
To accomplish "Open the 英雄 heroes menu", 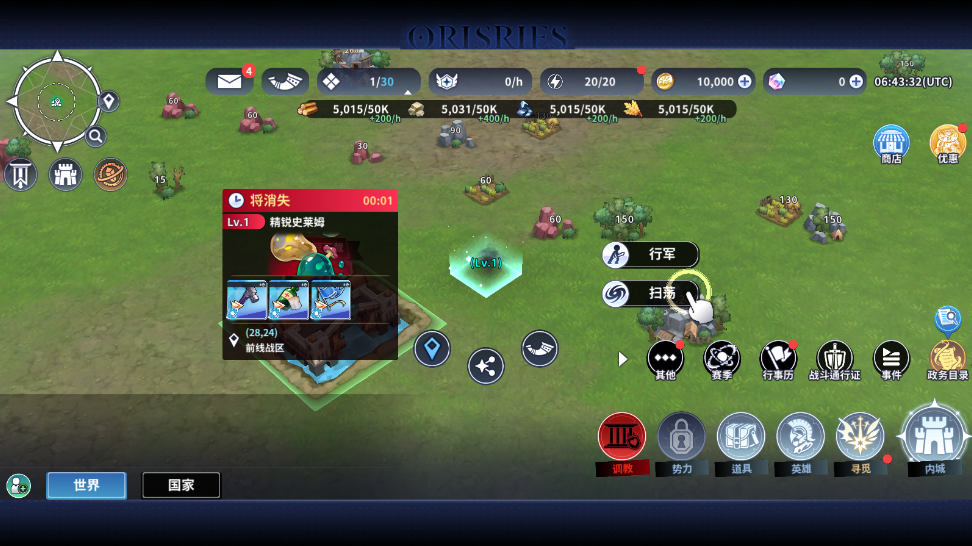I will click(800, 437).
